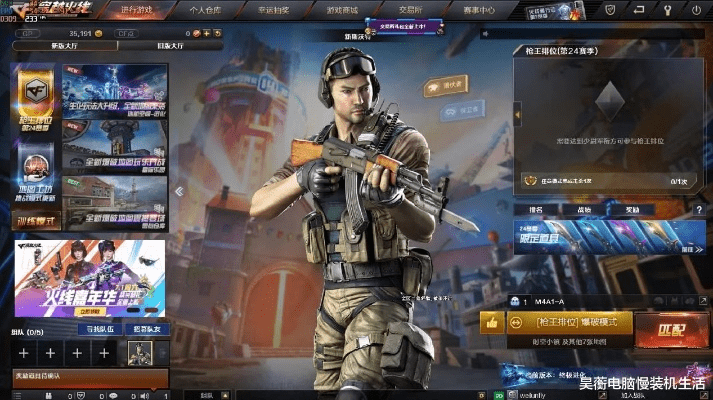Viewport: 713px width, 400px height.
Task: Switch to the 新版大厅 lobby tab
Action: (x=51, y=46)
